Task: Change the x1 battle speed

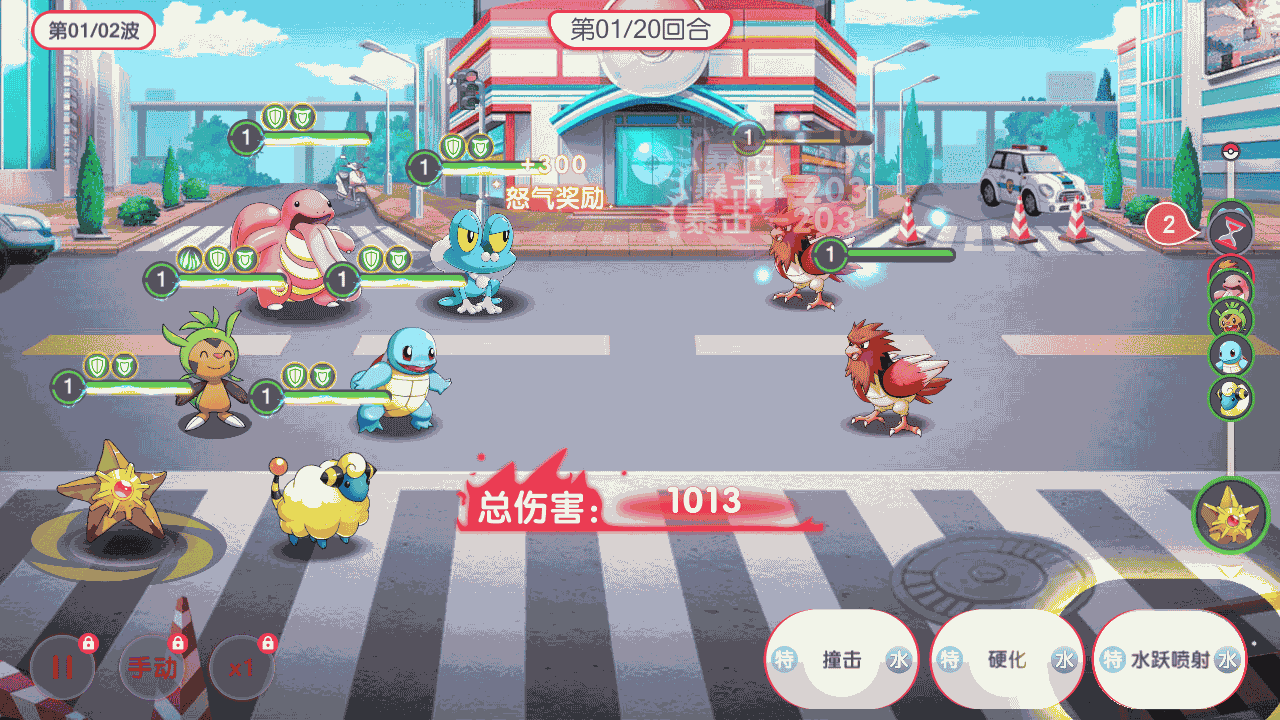Action: pos(241,667)
